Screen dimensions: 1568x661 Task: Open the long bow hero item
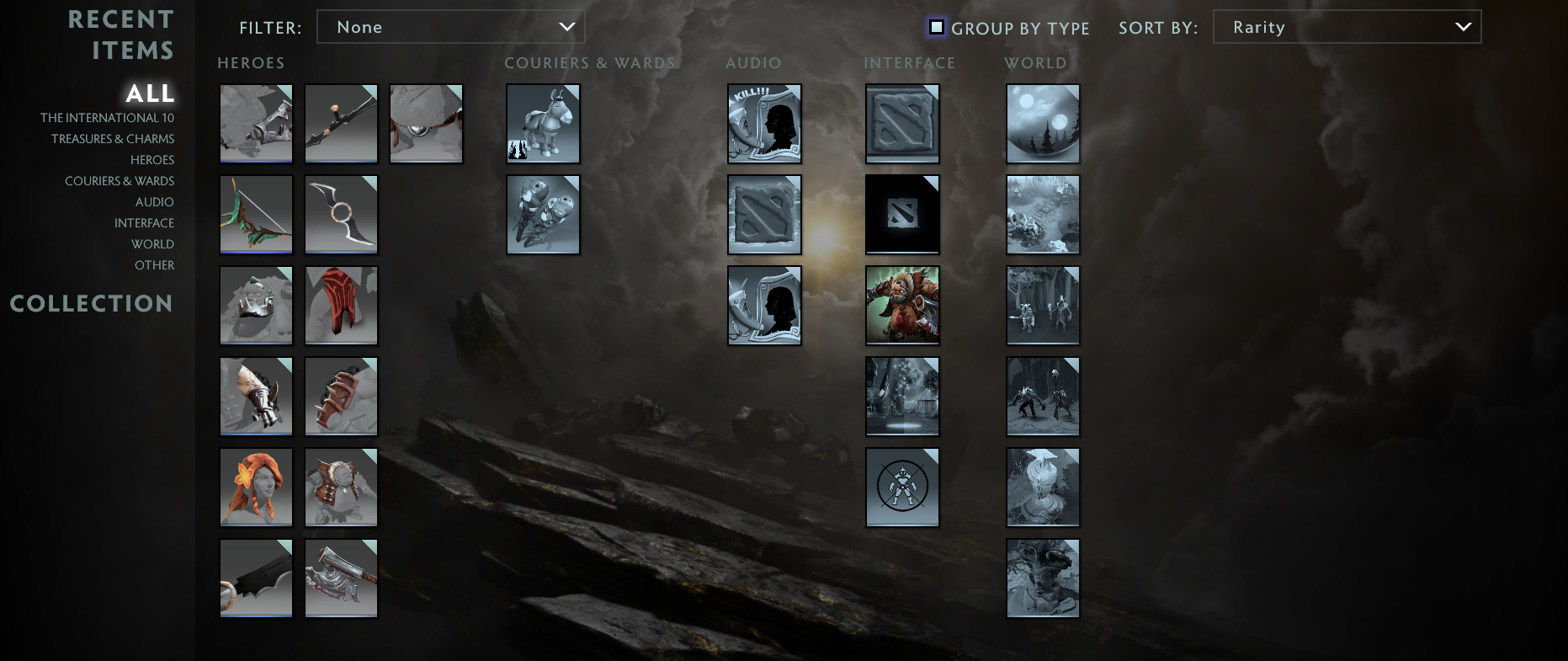pyautogui.click(x=340, y=123)
